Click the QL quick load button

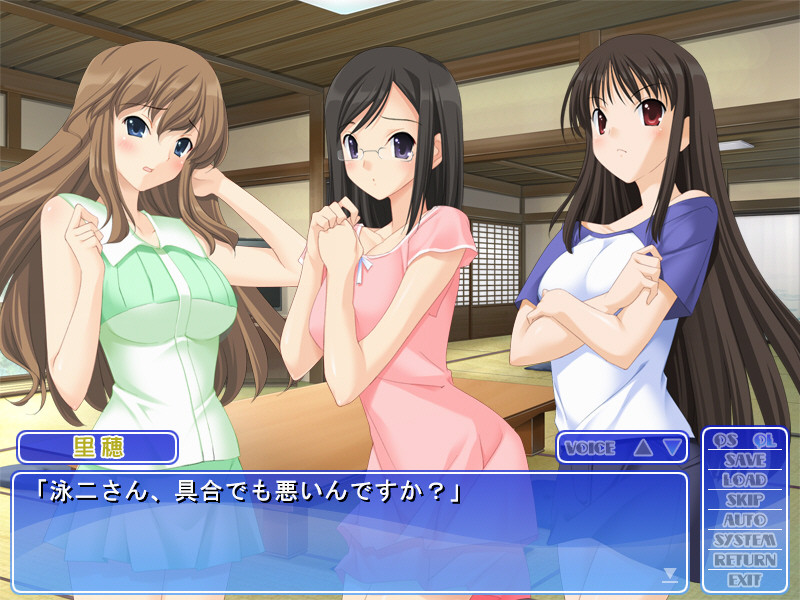pos(764,440)
